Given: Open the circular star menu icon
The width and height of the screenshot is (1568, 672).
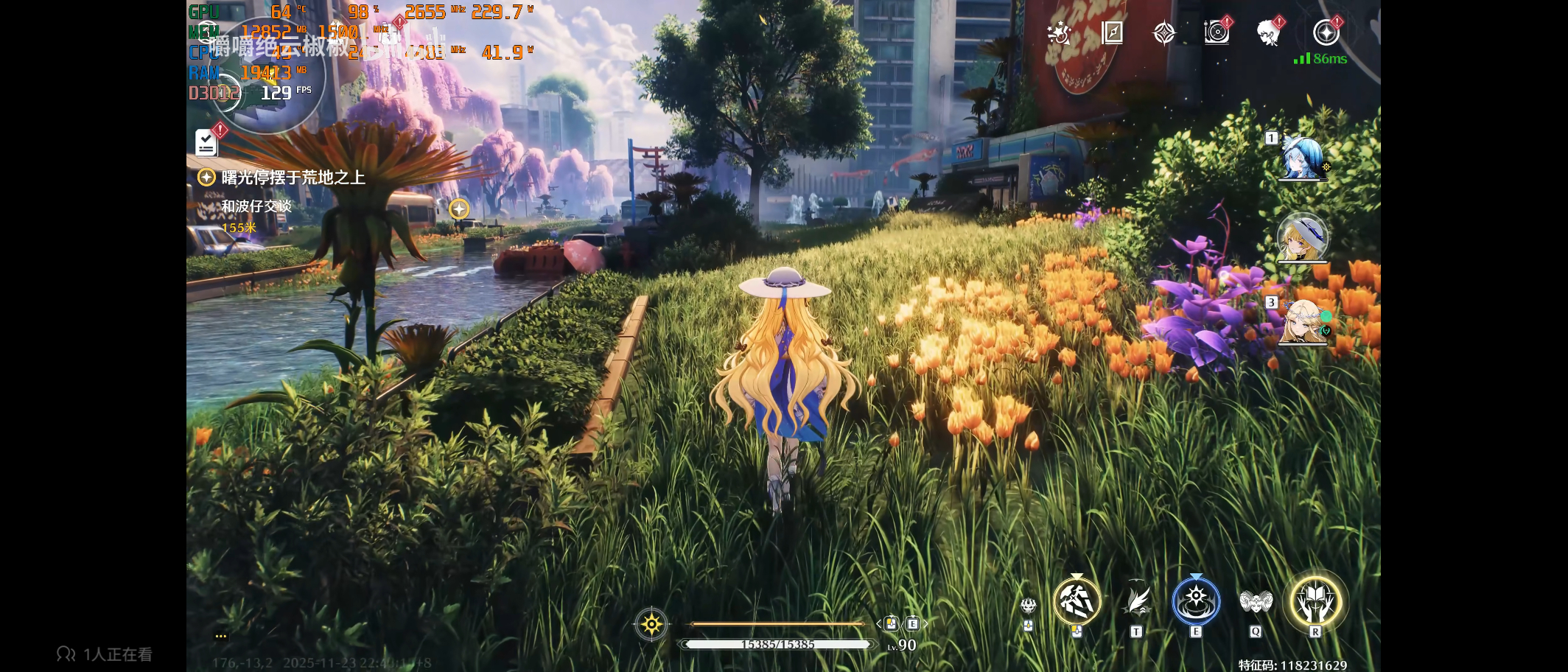Looking at the screenshot, I should pos(1326,32).
